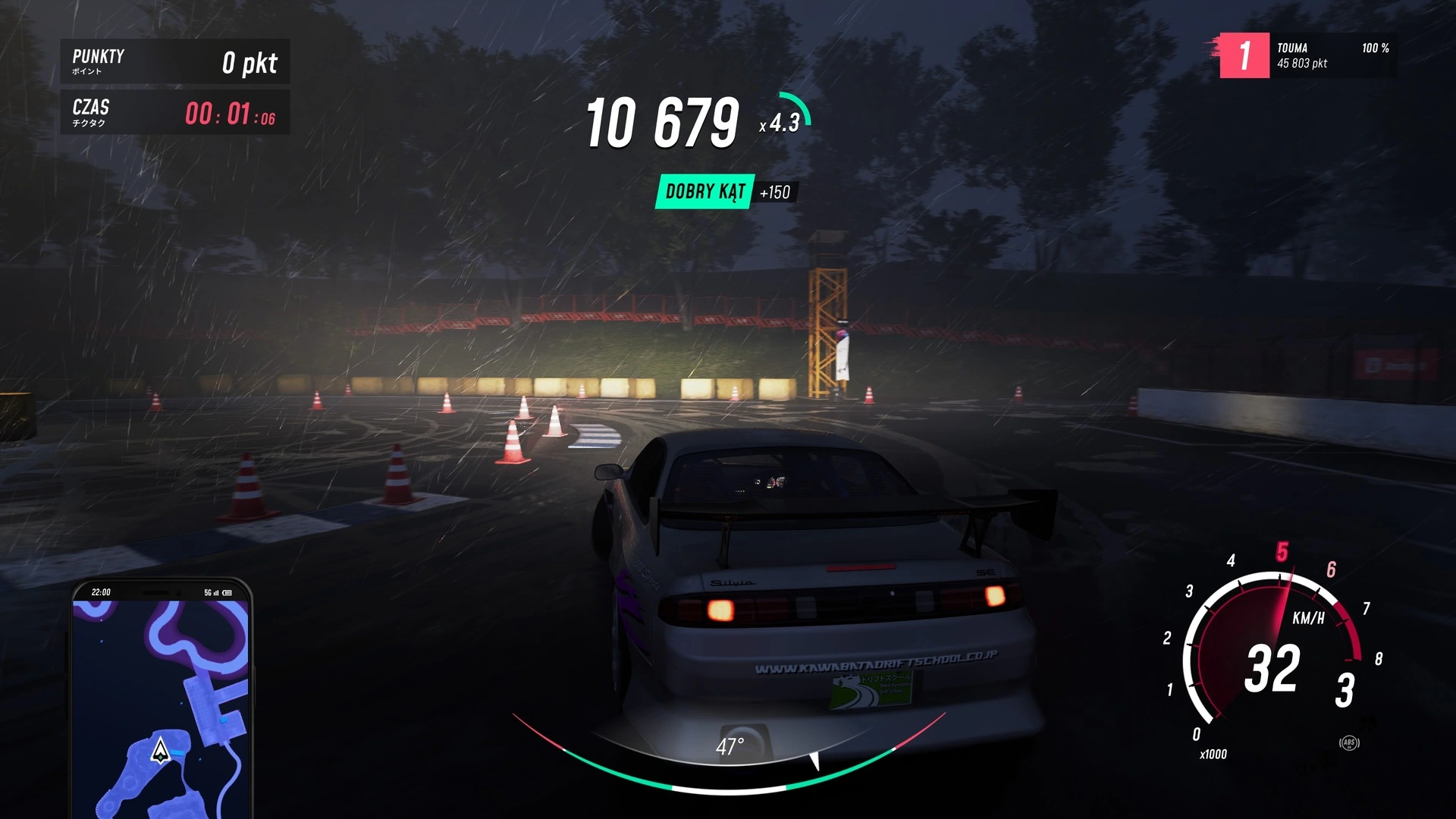The image size is (1456, 819).
Task: Click the x1000 tachometer label
Action: 1213,754
